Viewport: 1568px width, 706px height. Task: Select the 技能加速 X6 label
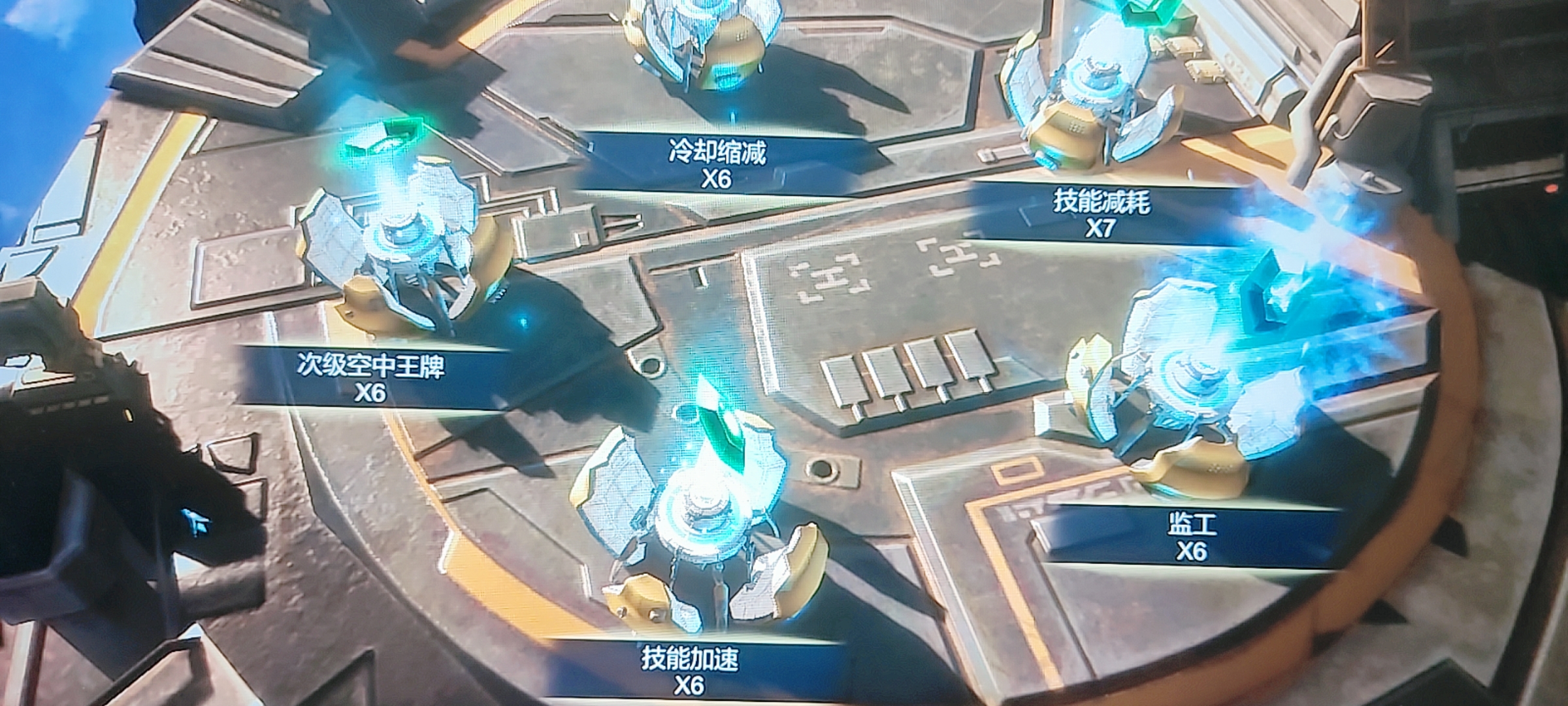pyautogui.click(x=690, y=671)
